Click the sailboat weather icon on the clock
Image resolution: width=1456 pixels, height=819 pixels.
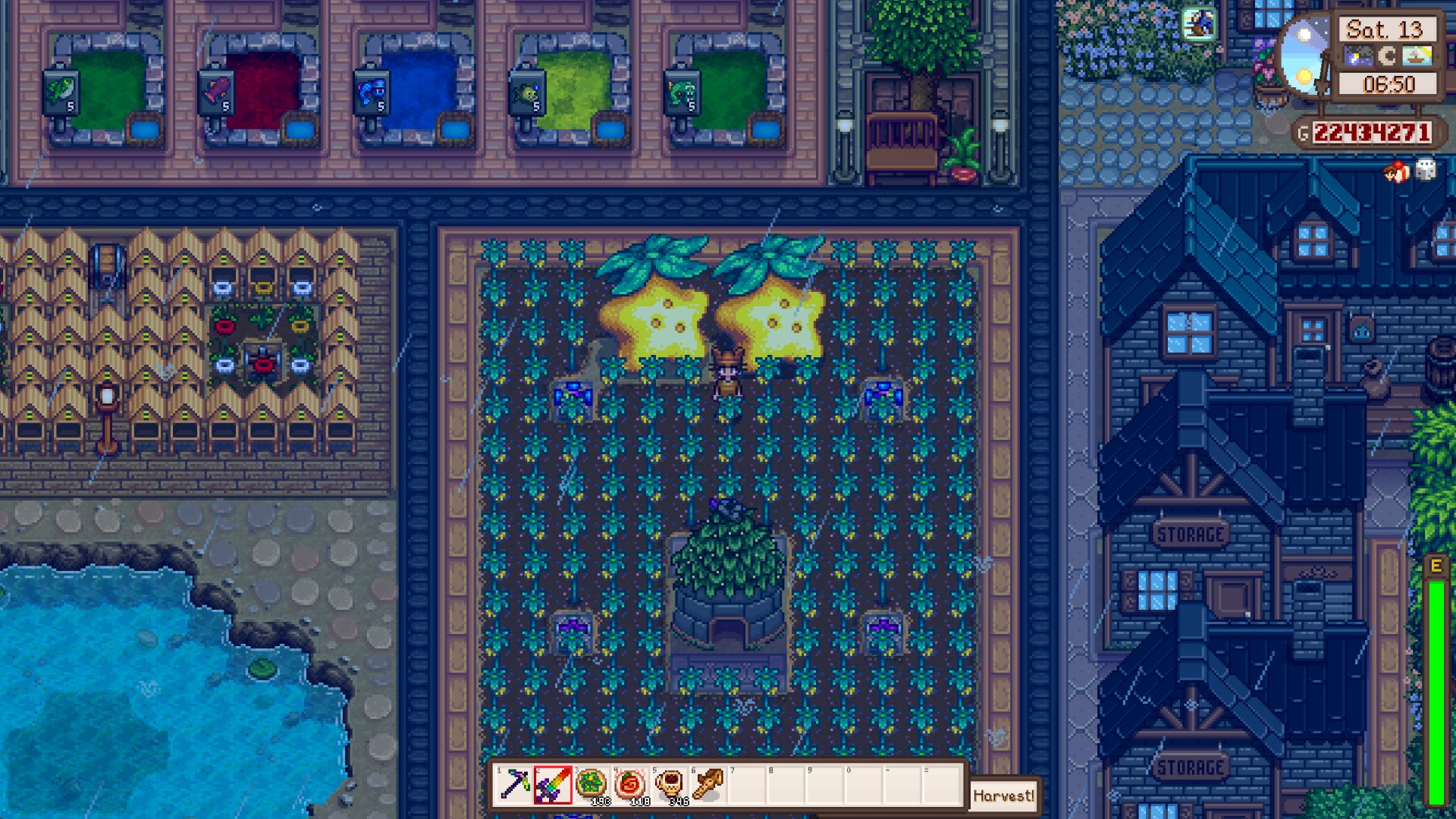1417,55
